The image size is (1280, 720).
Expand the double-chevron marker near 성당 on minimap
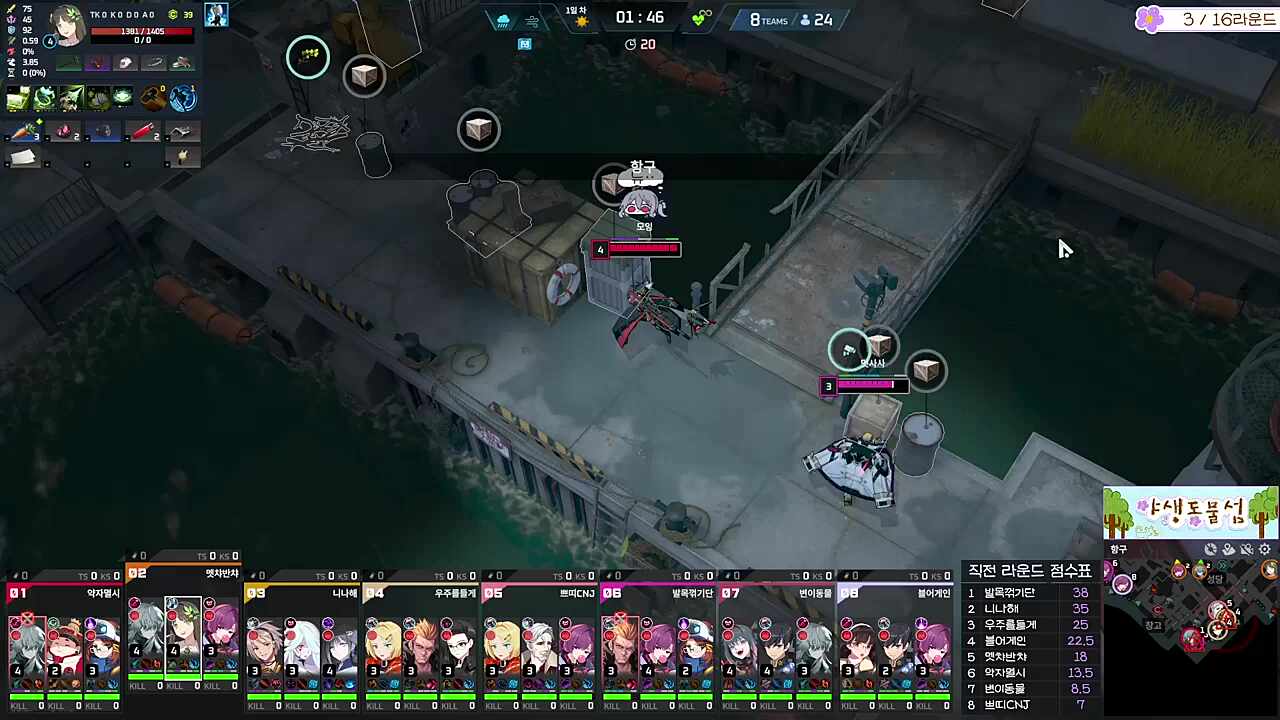(1222, 565)
